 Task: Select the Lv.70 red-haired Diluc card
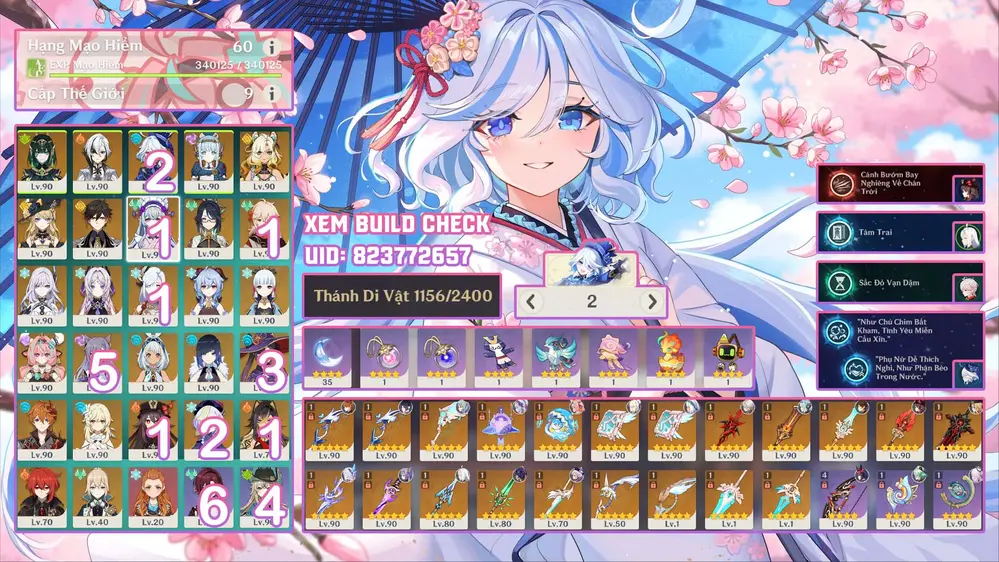(41, 494)
